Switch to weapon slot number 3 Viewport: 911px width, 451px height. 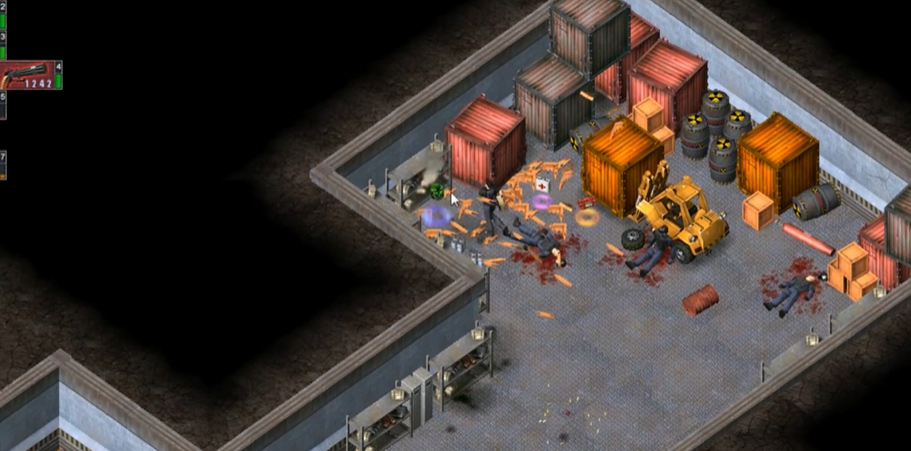pyautogui.click(x=3, y=44)
